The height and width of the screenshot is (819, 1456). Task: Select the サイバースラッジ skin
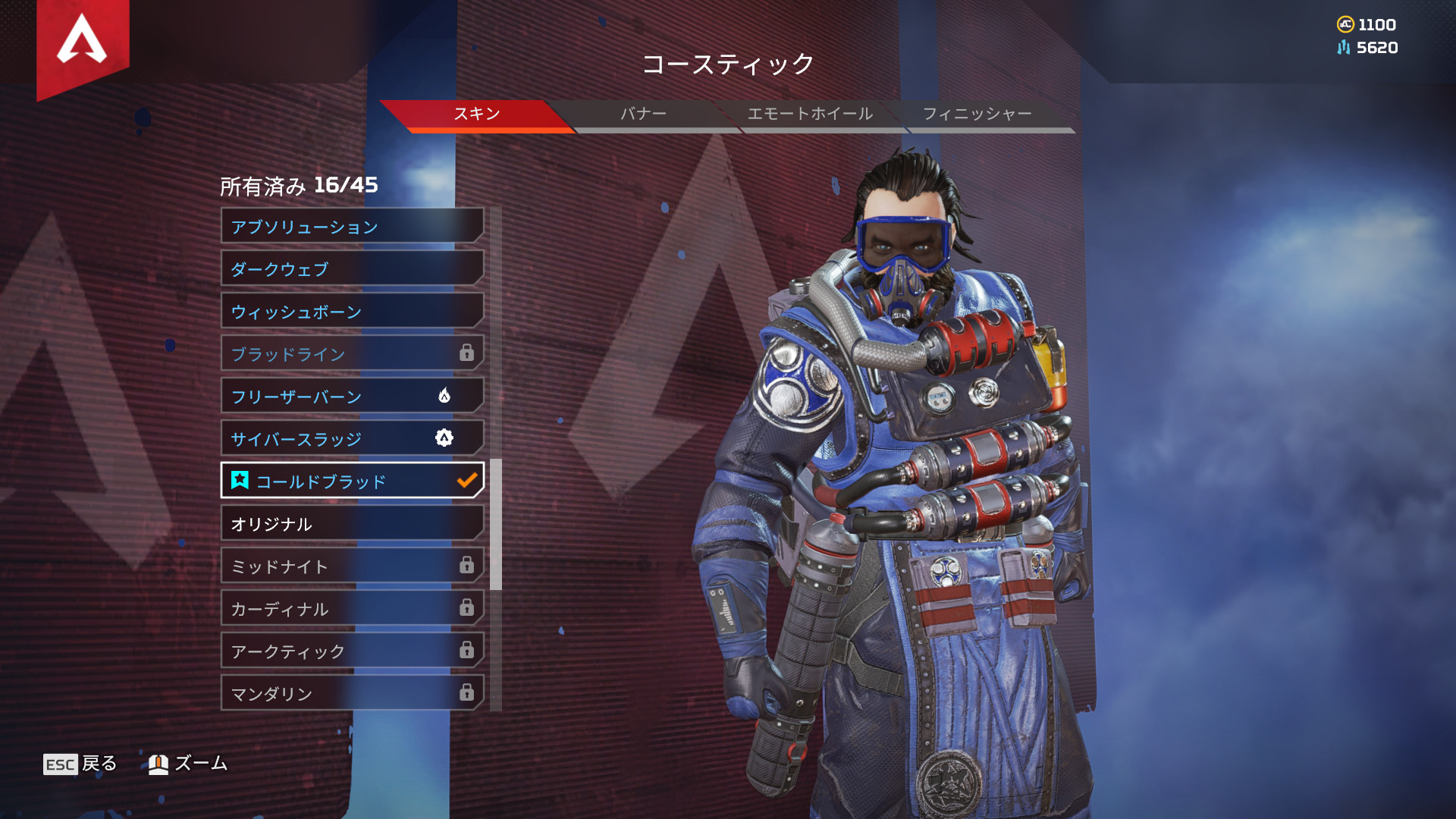coord(352,438)
